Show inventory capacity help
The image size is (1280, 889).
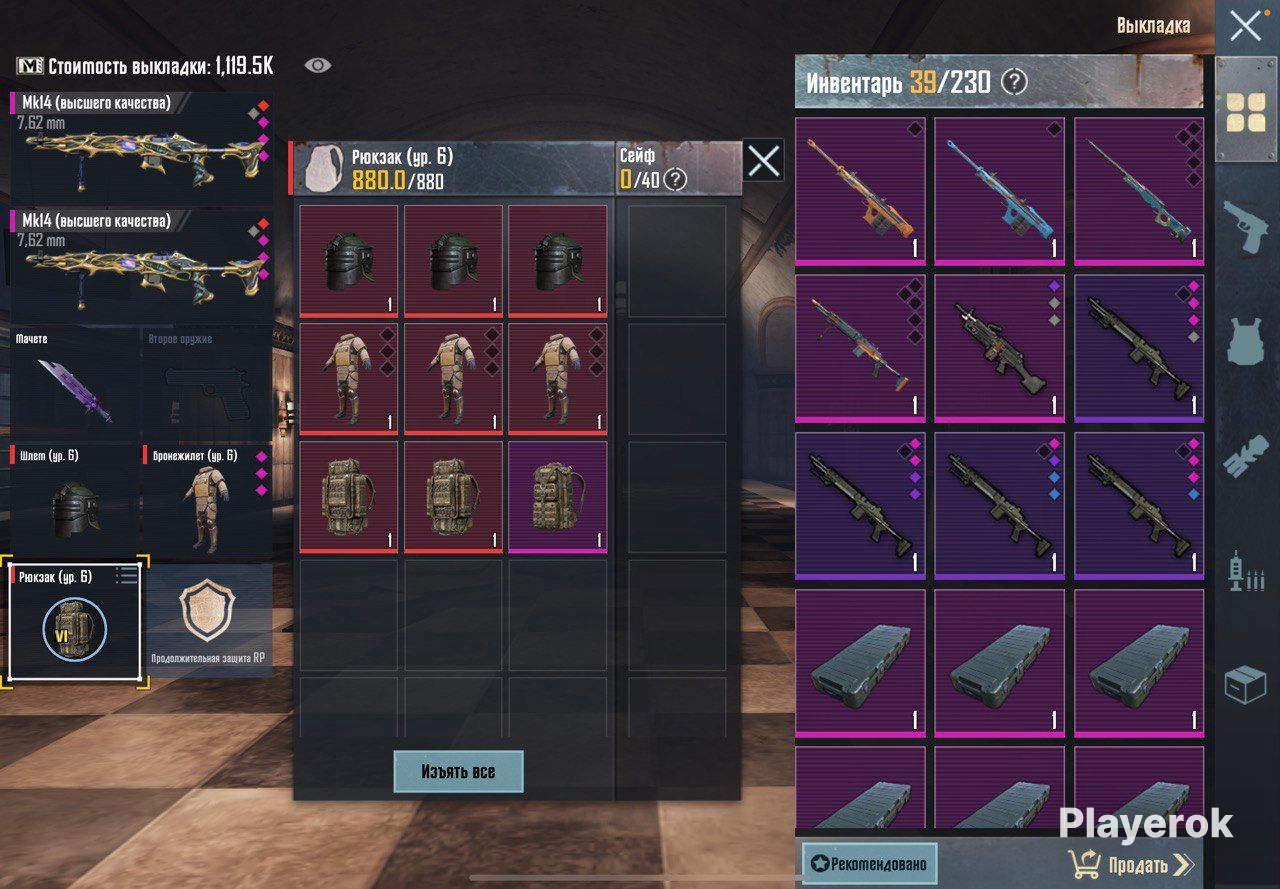click(1014, 82)
